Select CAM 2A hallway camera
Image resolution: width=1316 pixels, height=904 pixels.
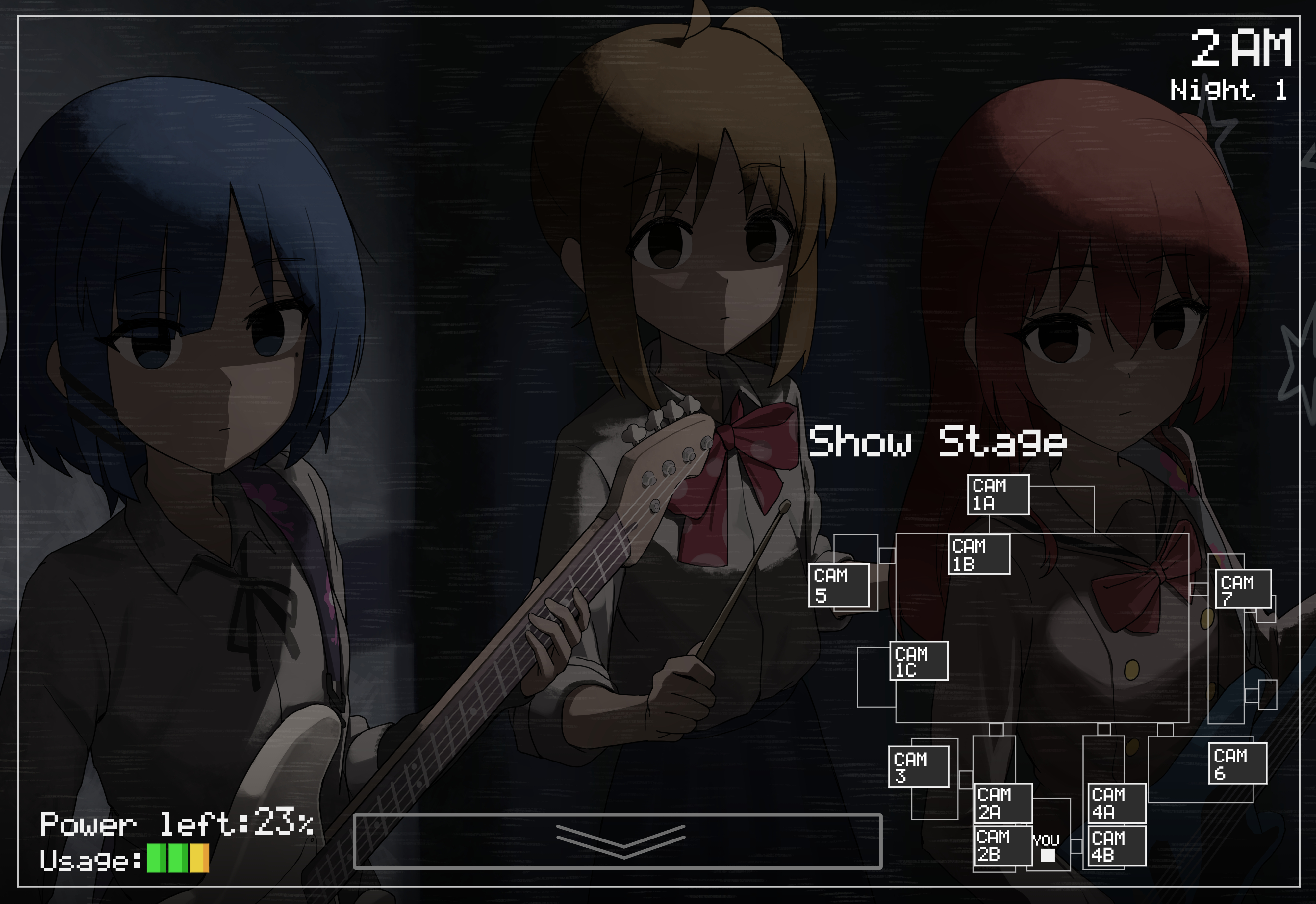tap(1003, 803)
